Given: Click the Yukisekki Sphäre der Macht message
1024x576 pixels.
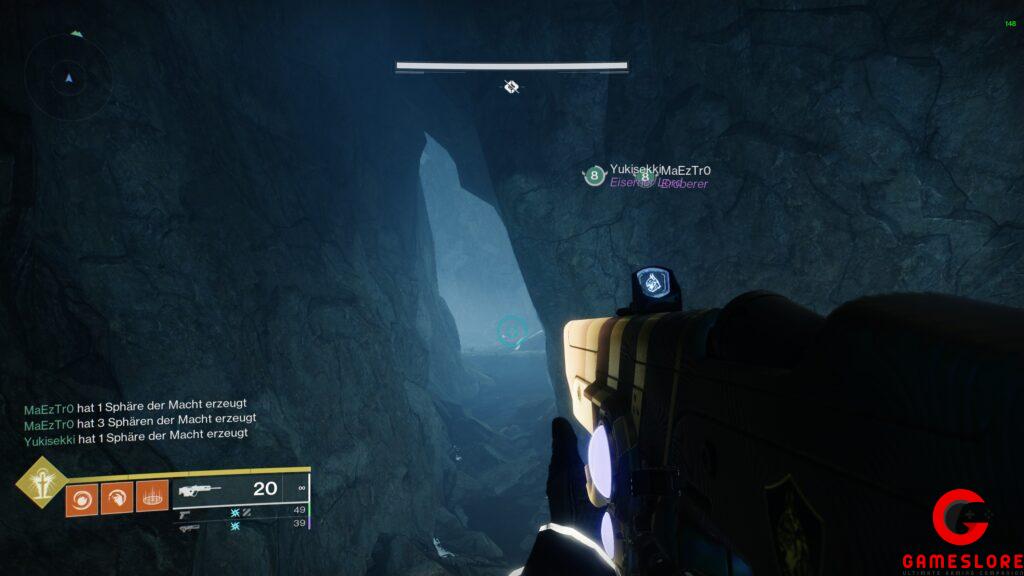Looking at the screenshot, I should click(136, 437).
